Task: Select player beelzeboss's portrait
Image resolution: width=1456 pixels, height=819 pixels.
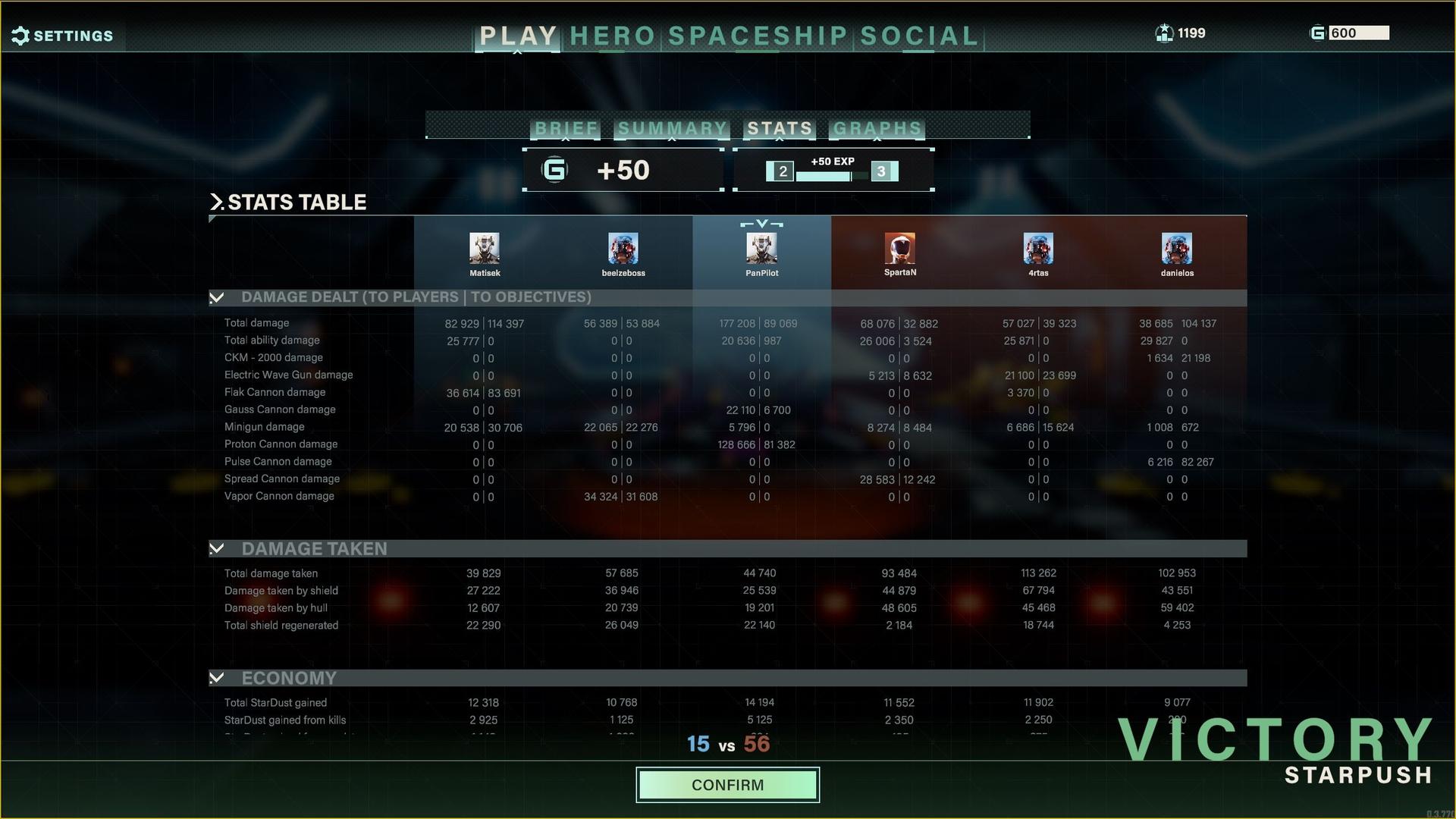Action: coord(623,248)
